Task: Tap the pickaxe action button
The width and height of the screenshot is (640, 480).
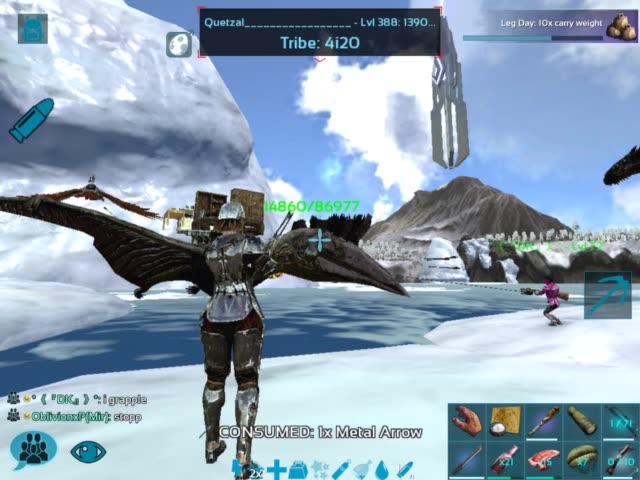Action: [607, 295]
